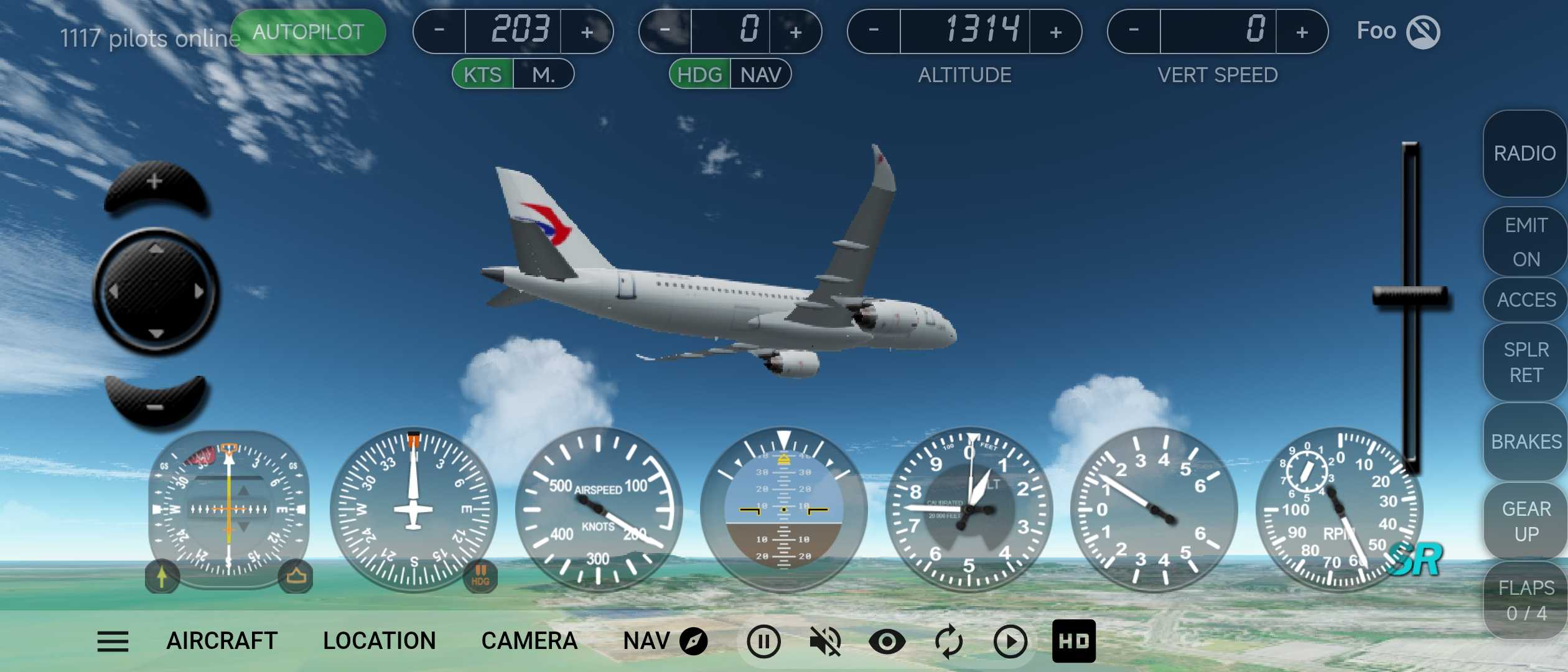Viewport: 1568px width, 672px height.
Task: Switch speed units to Mach (M.)
Action: pyautogui.click(x=543, y=75)
